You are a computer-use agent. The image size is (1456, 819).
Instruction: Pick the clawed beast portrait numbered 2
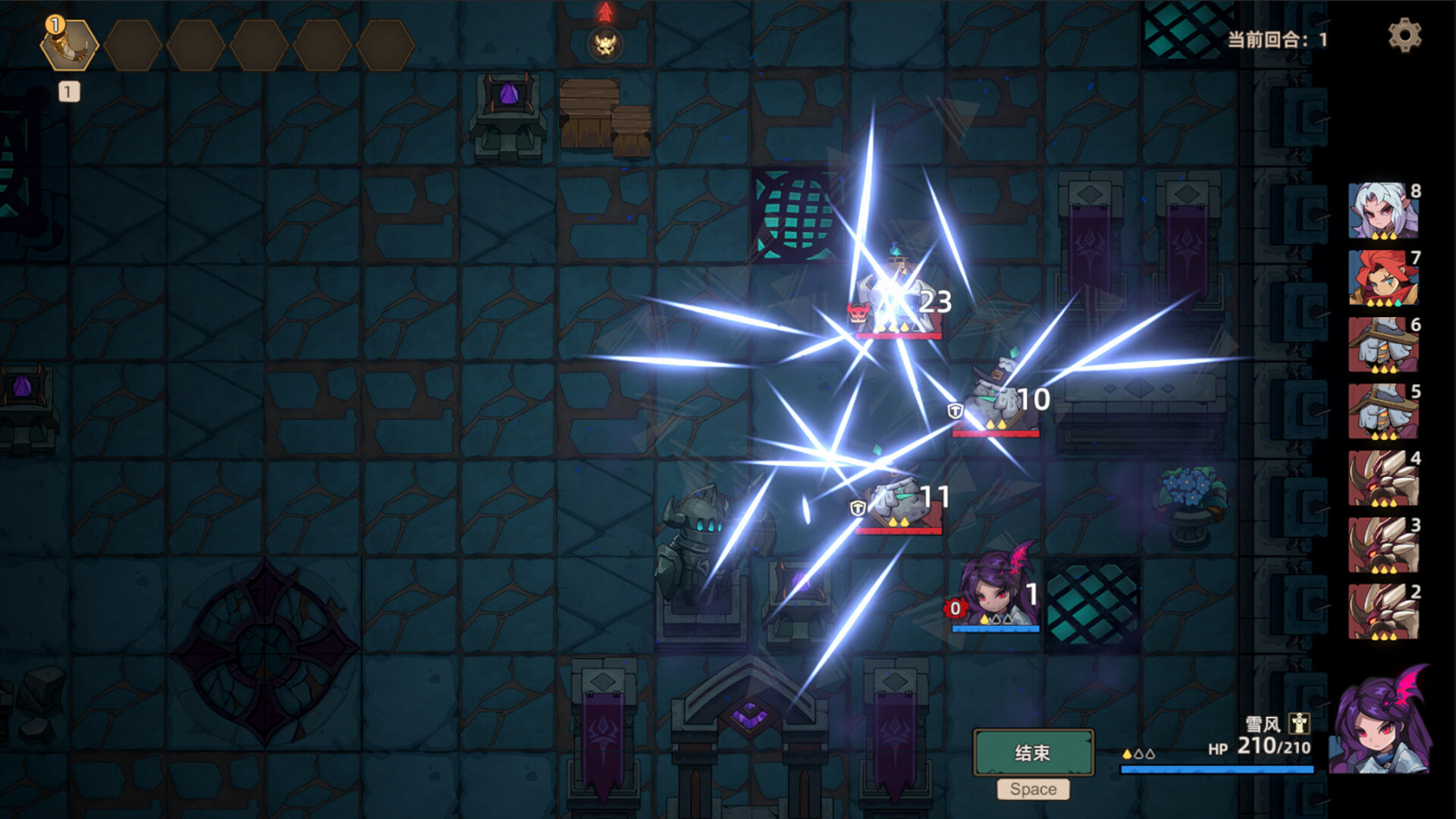click(x=1382, y=612)
